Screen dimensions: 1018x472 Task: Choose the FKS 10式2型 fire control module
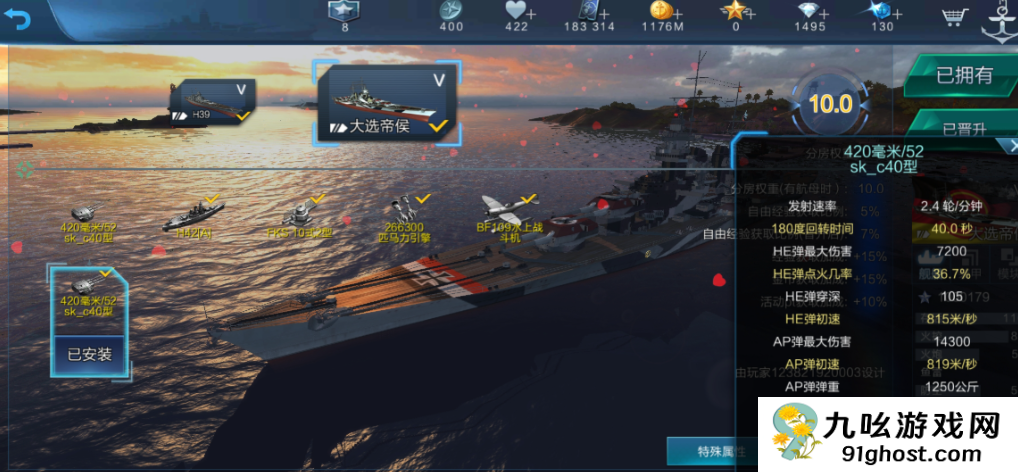coord(299,220)
